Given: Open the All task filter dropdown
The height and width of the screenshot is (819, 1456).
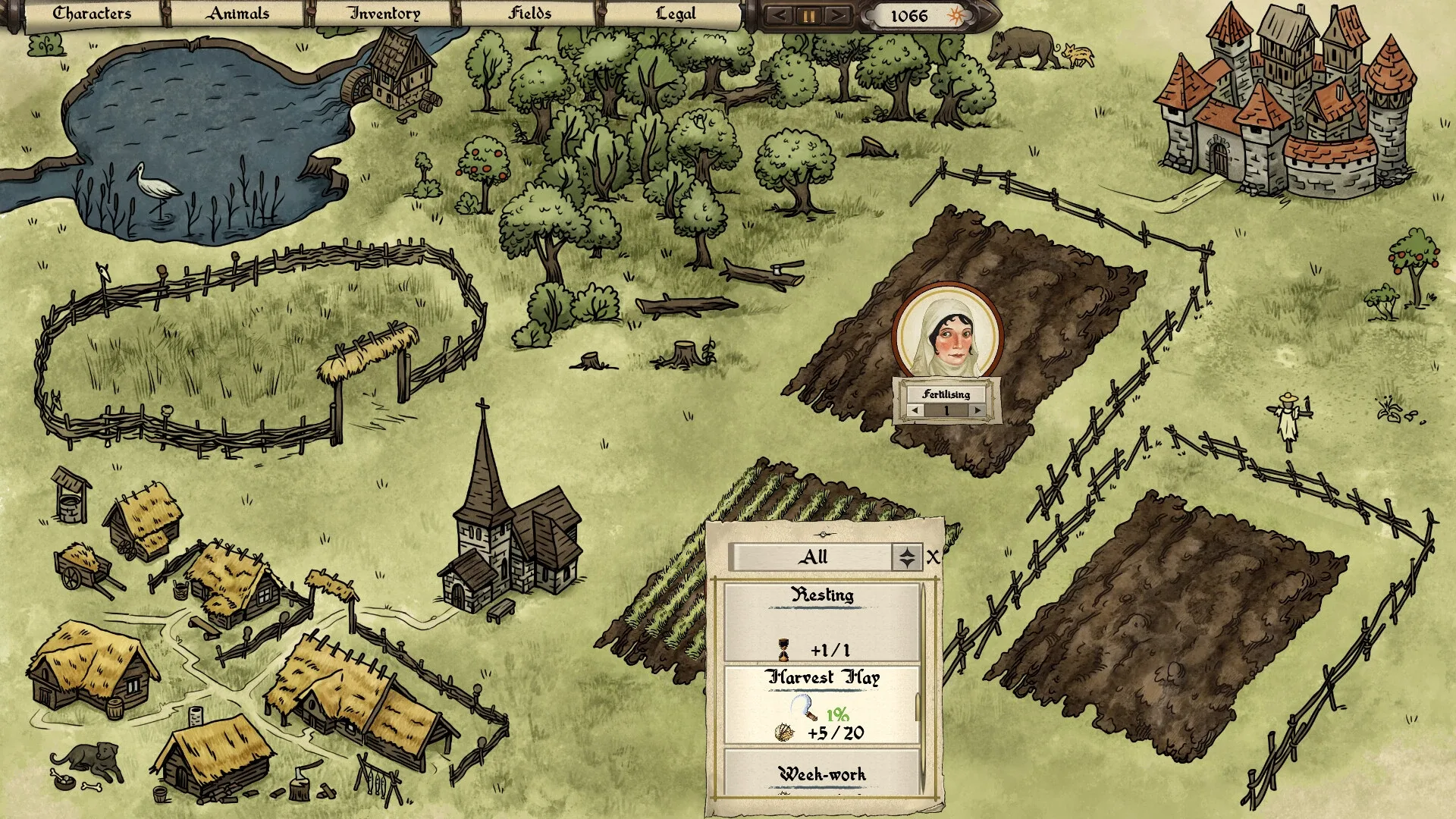Looking at the screenshot, I should click(907, 557).
